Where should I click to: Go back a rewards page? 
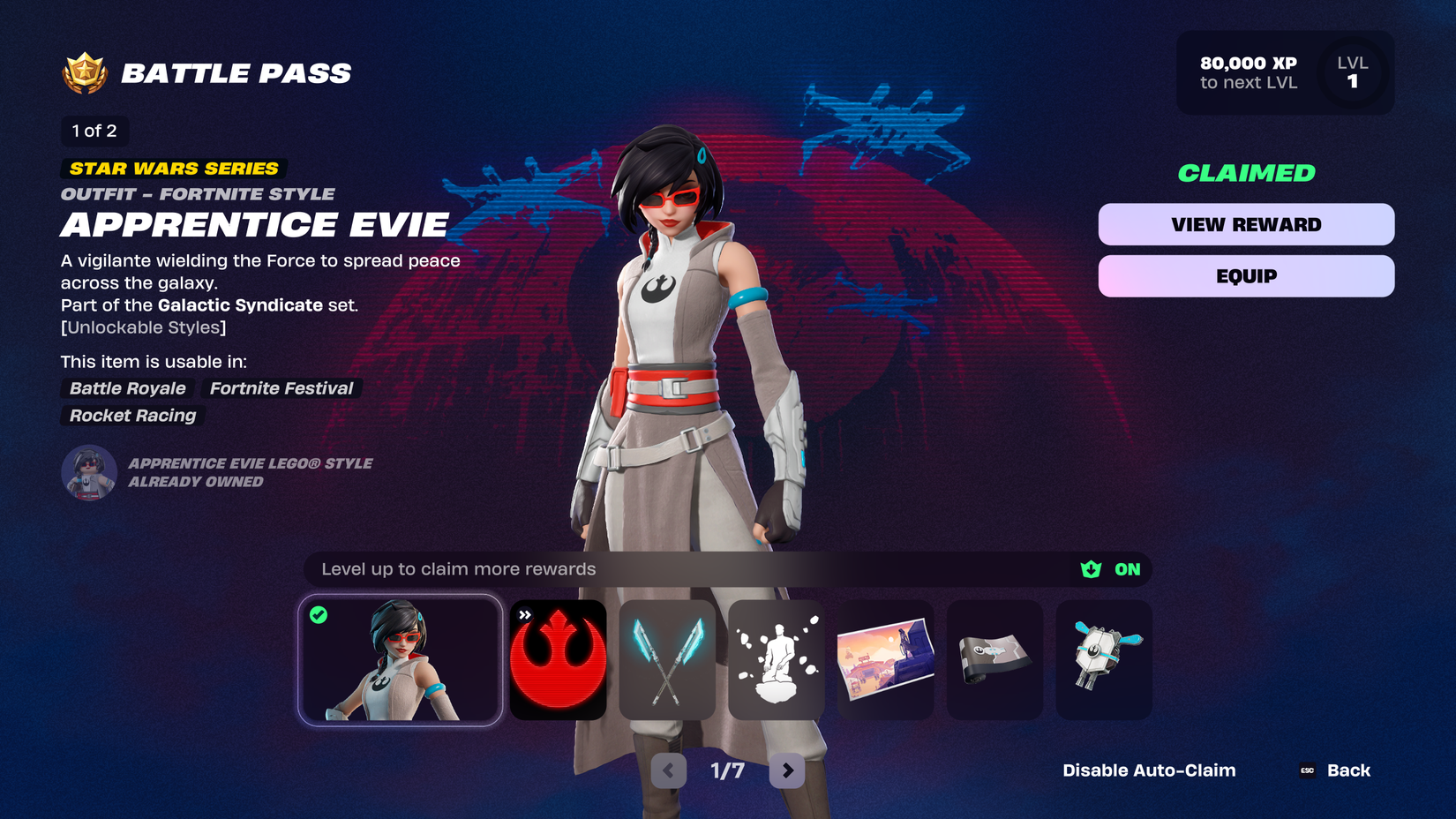pyautogui.click(x=668, y=770)
